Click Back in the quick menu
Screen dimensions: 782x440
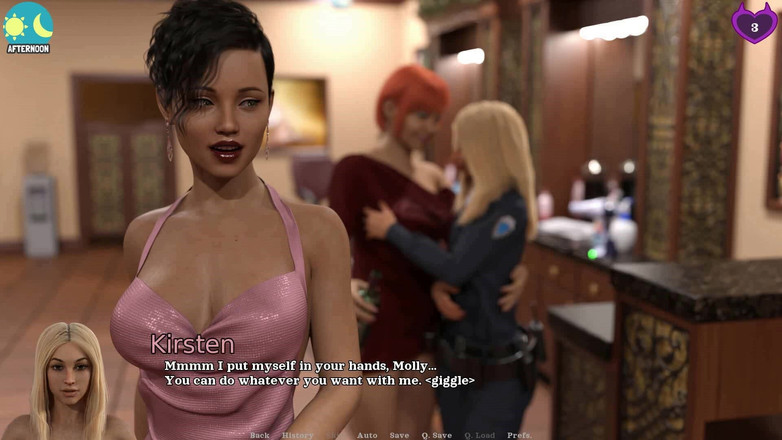click(x=260, y=435)
